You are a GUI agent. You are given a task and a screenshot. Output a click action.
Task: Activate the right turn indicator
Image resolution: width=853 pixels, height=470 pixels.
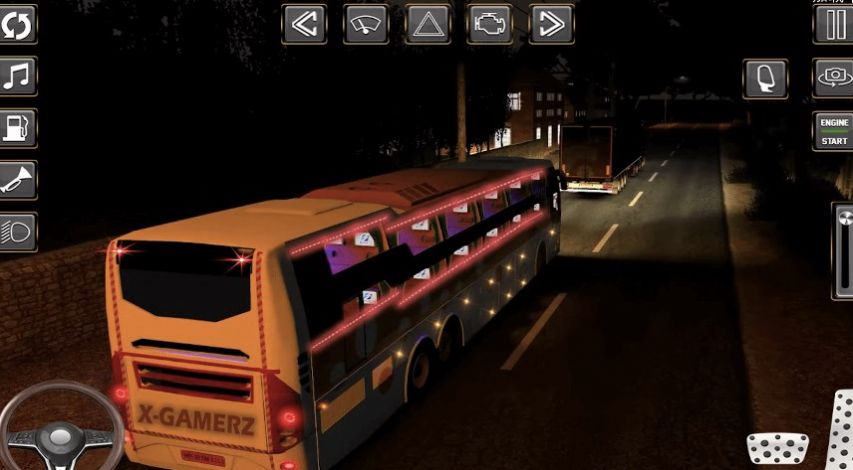coord(551,24)
